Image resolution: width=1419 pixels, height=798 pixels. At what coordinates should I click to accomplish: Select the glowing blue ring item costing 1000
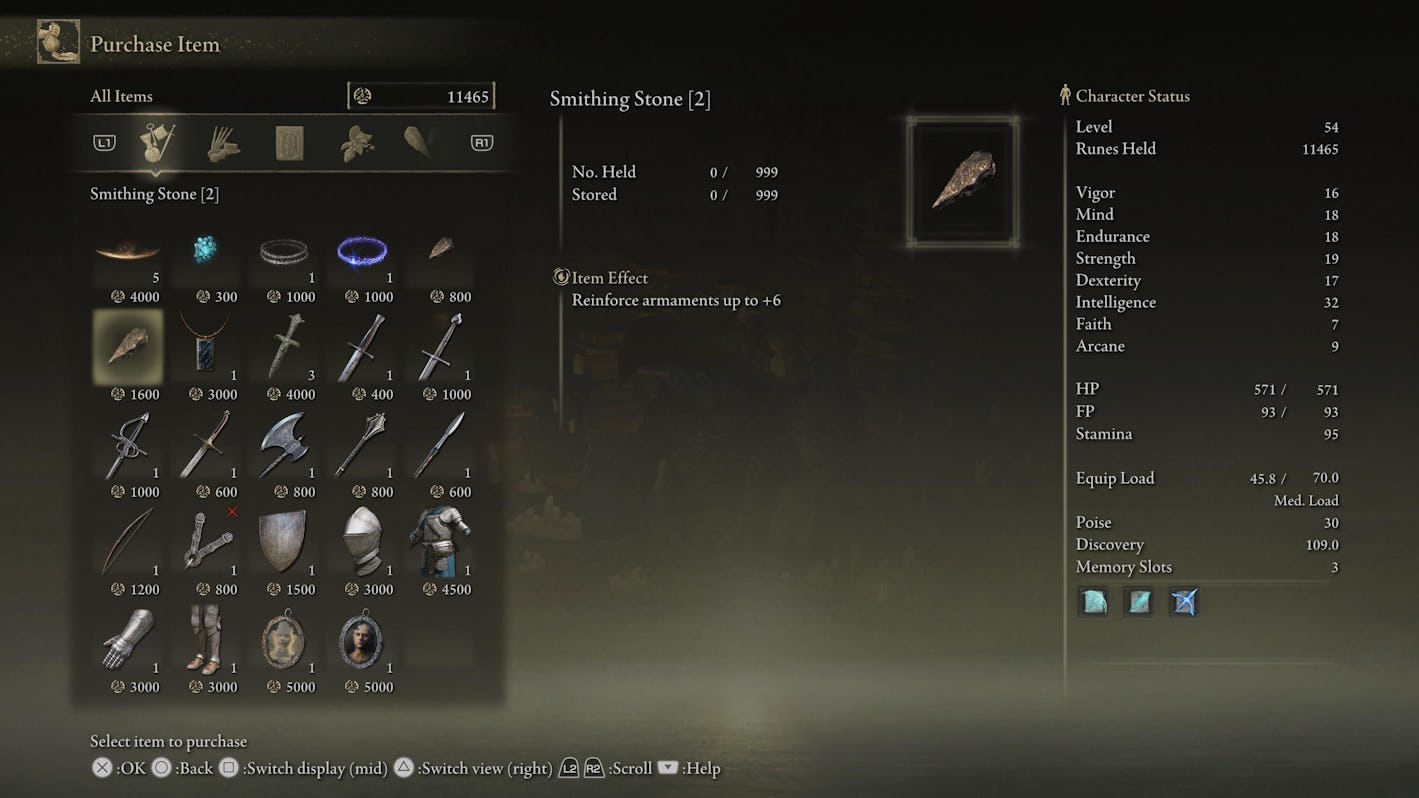pyautogui.click(x=362, y=250)
